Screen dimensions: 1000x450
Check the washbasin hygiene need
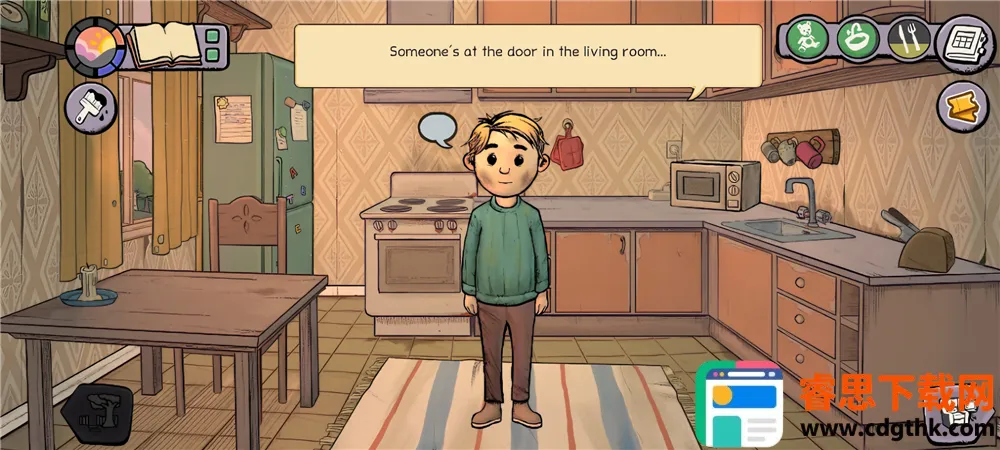pos(856,40)
